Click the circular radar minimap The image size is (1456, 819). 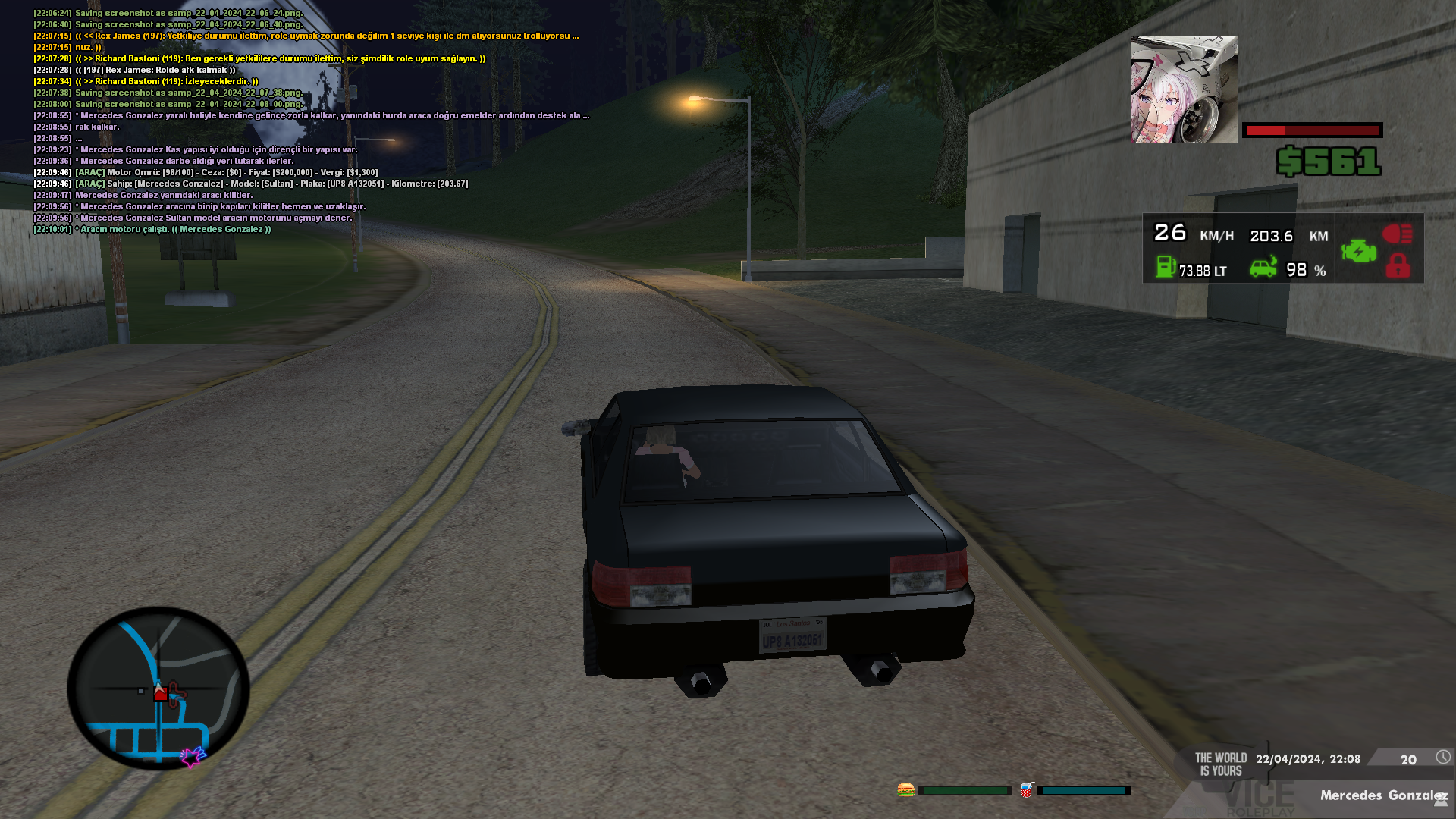click(158, 689)
